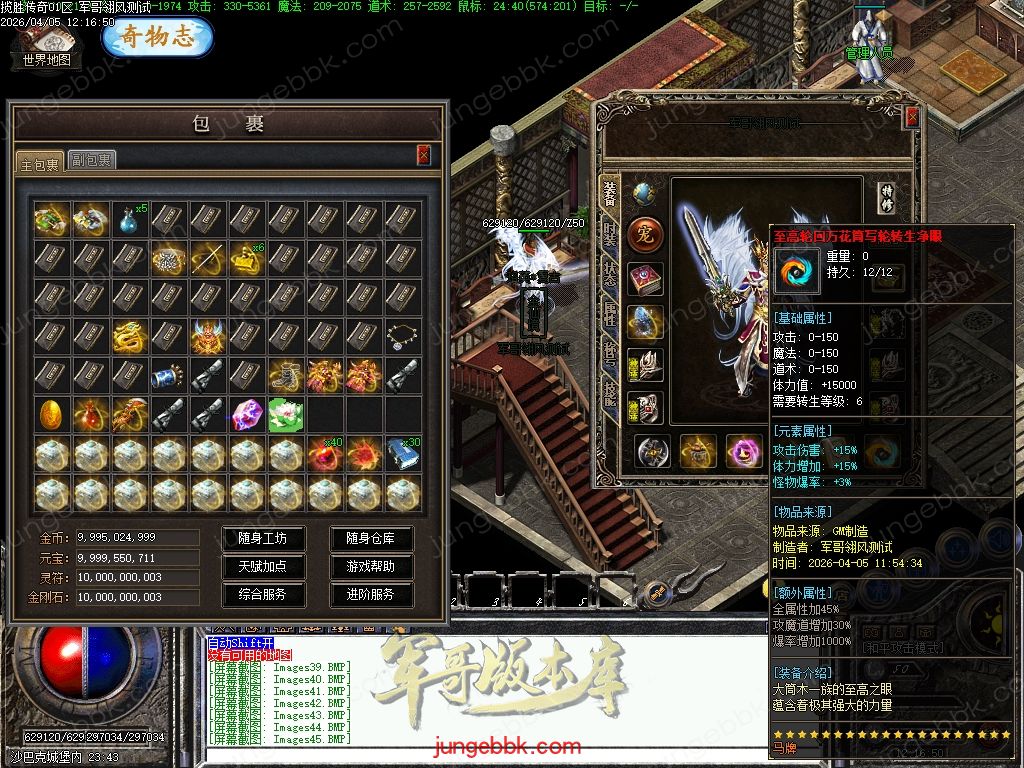This screenshot has width=1024, height=768.
Task: Select the blue potion flask stack
Action: point(129,219)
